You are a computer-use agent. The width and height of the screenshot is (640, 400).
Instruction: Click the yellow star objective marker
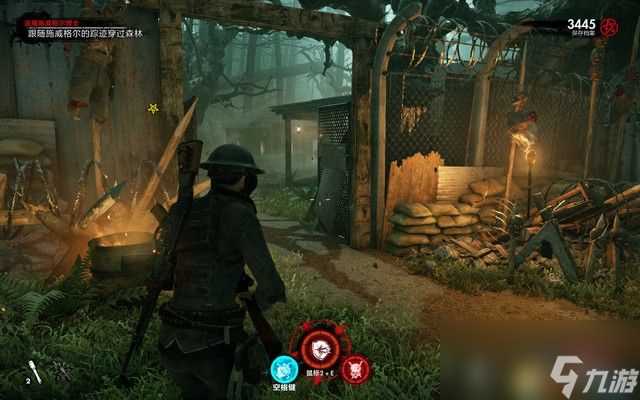click(x=153, y=108)
